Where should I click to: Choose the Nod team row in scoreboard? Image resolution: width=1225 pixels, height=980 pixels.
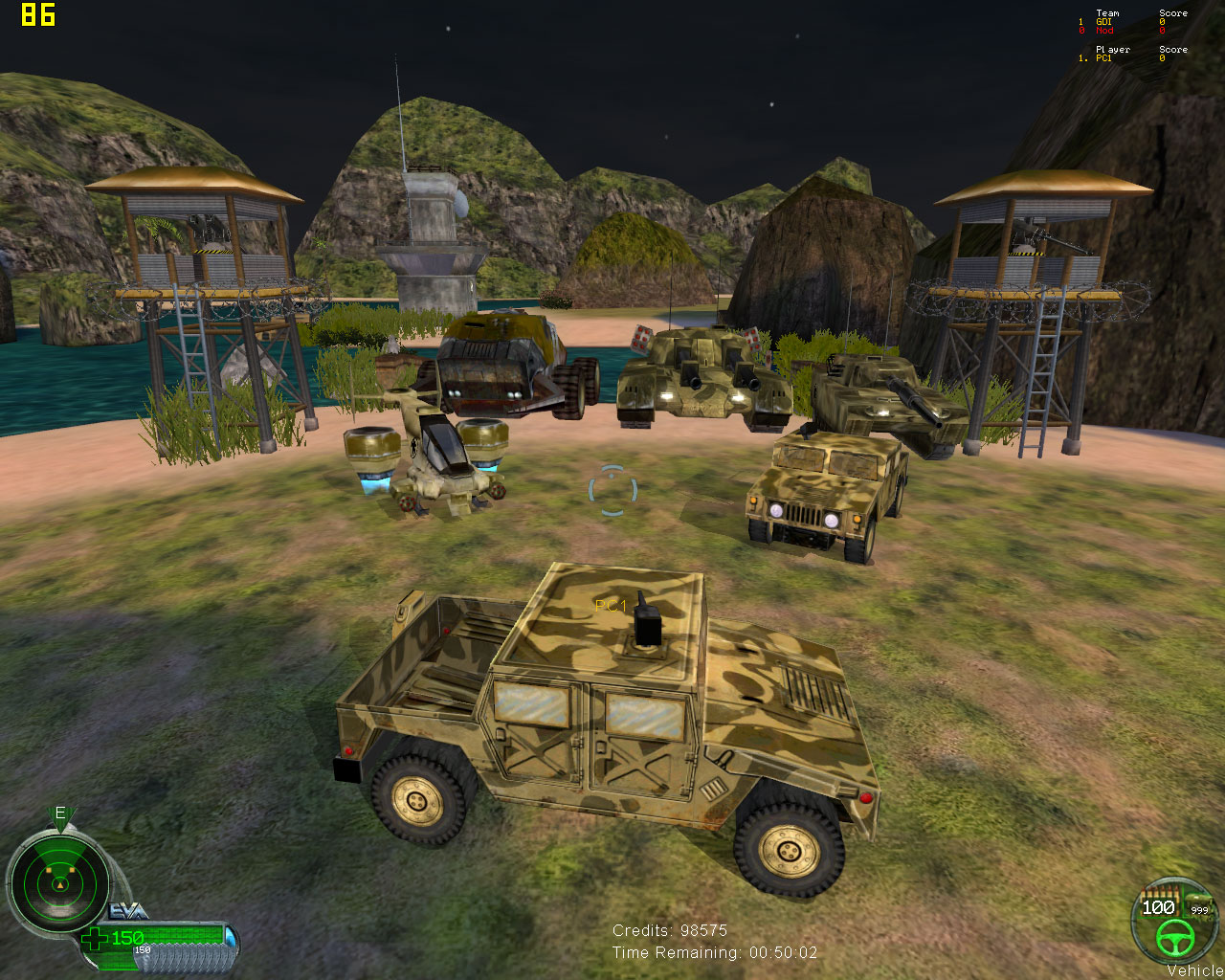[1104, 31]
